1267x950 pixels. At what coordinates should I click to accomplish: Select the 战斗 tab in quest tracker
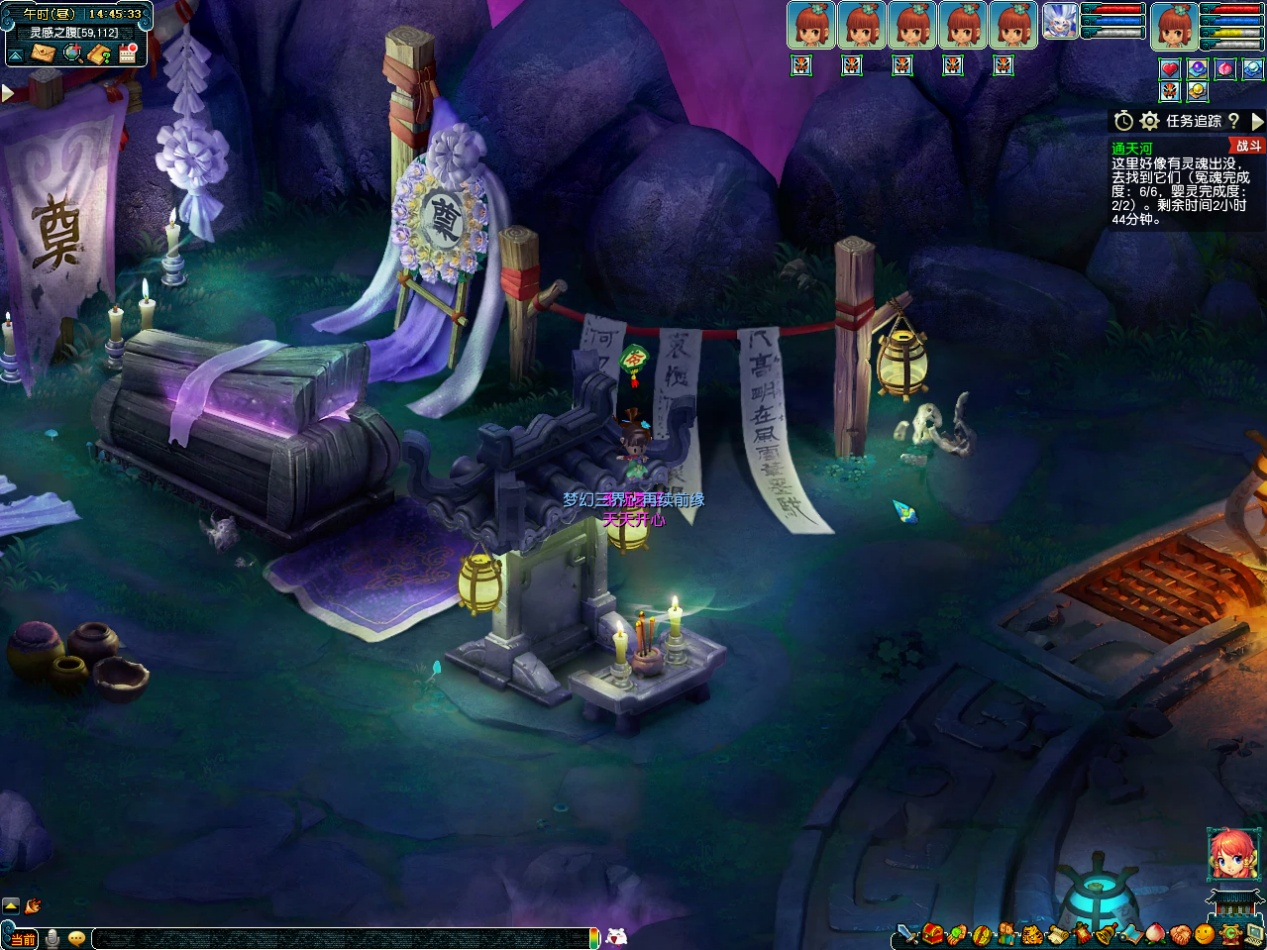(1249, 146)
